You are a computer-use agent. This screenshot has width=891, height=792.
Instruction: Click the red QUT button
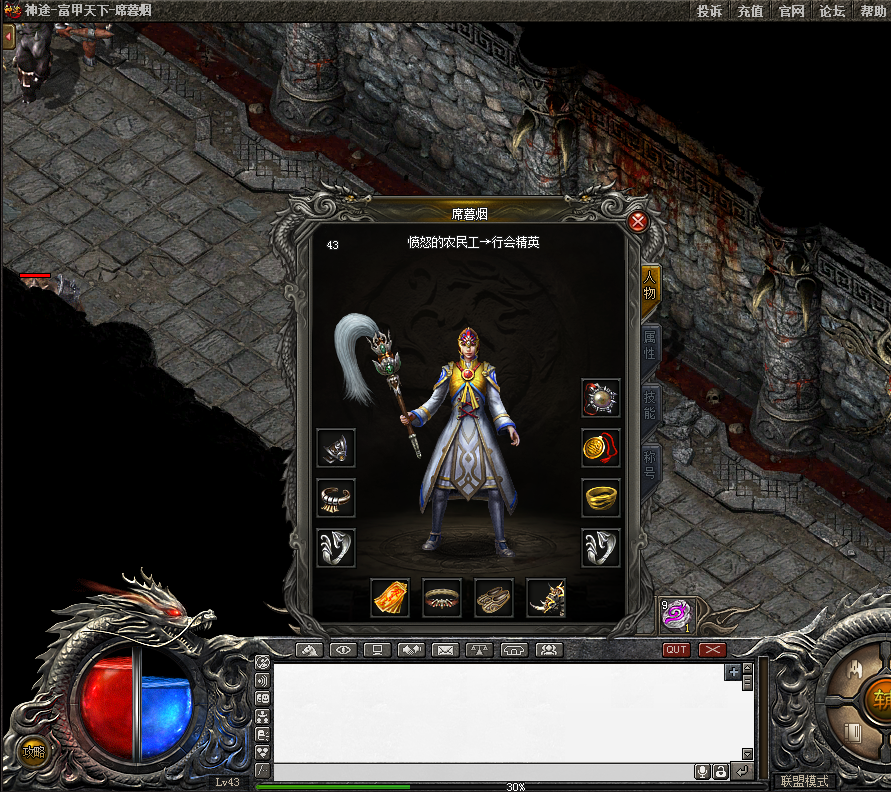677,650
